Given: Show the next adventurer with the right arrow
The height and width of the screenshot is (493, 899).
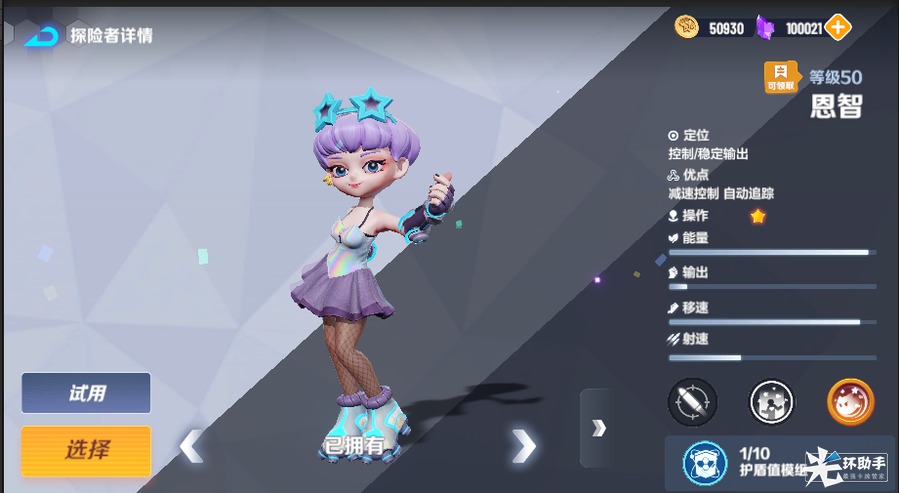Looking at the screenshot, I should point(523,445).
